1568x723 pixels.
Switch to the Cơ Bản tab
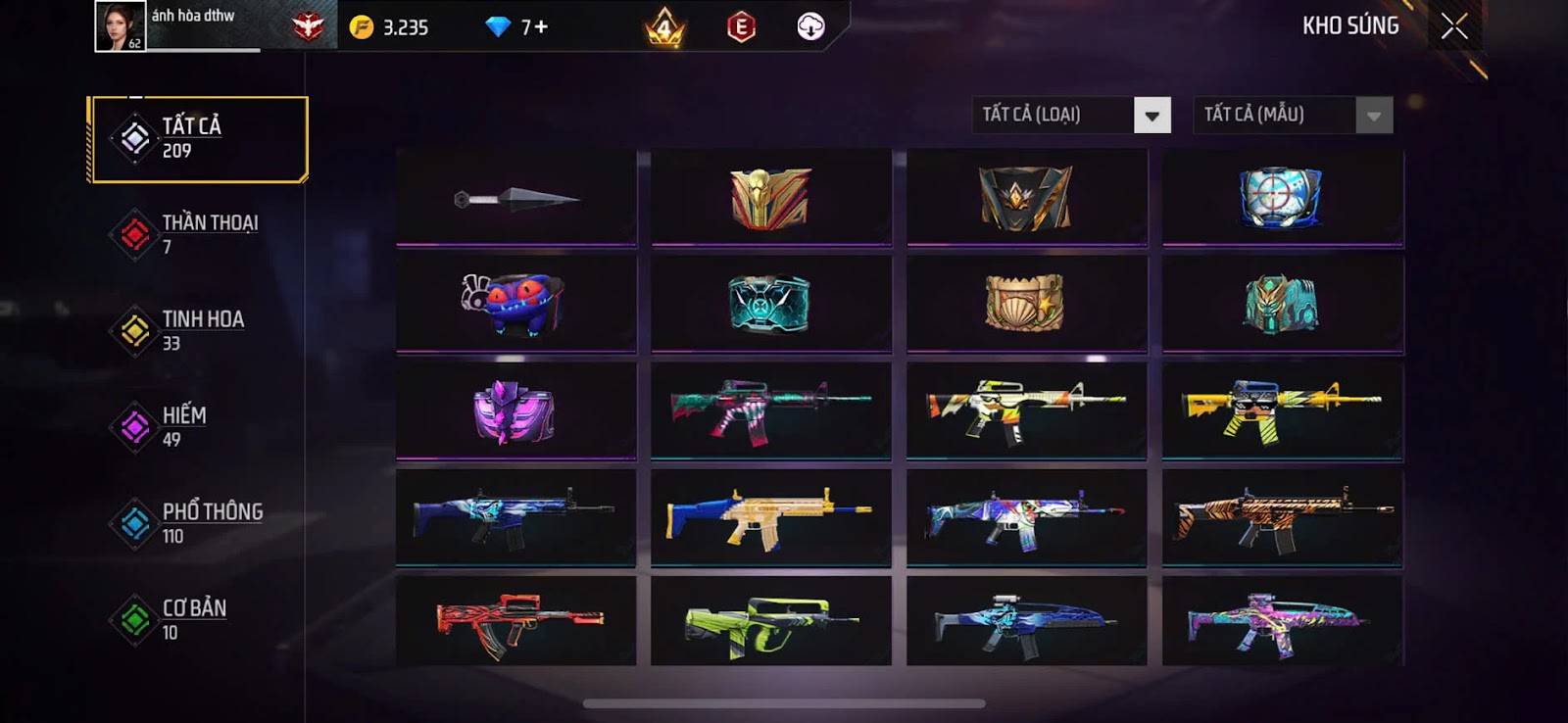pos(198,619)
